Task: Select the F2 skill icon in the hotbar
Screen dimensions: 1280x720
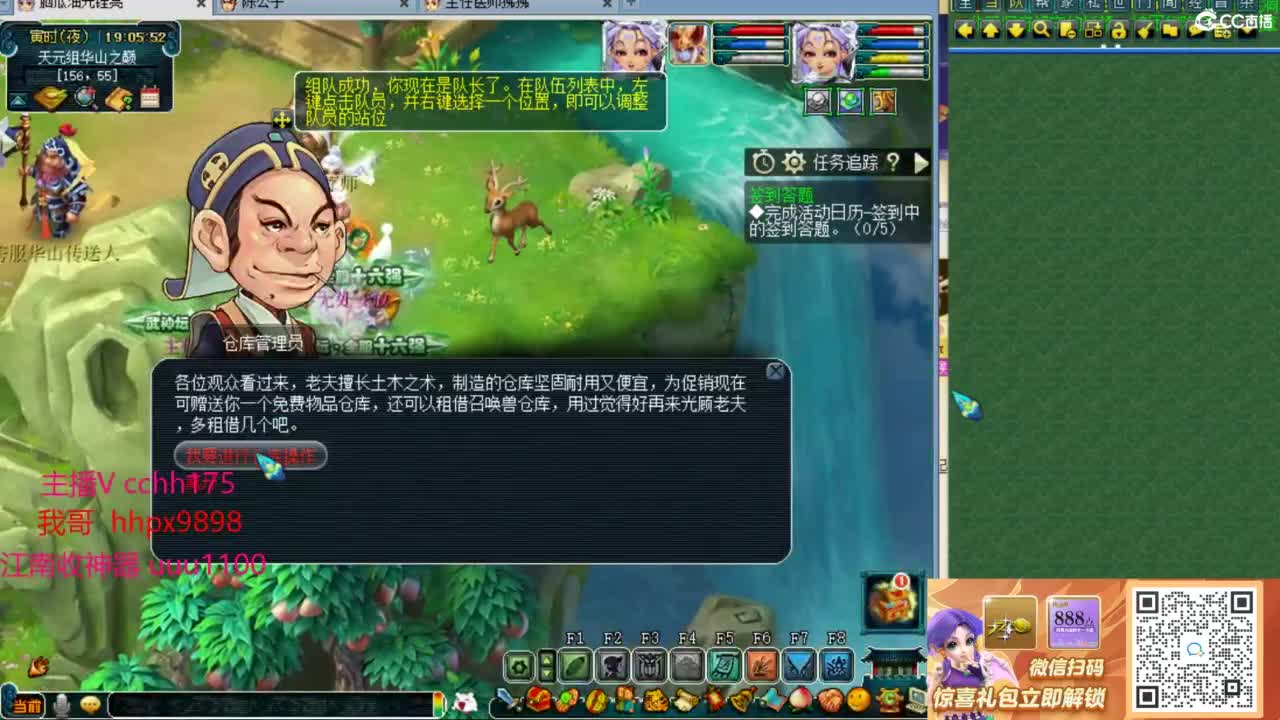Action: (x=611, y=665)
